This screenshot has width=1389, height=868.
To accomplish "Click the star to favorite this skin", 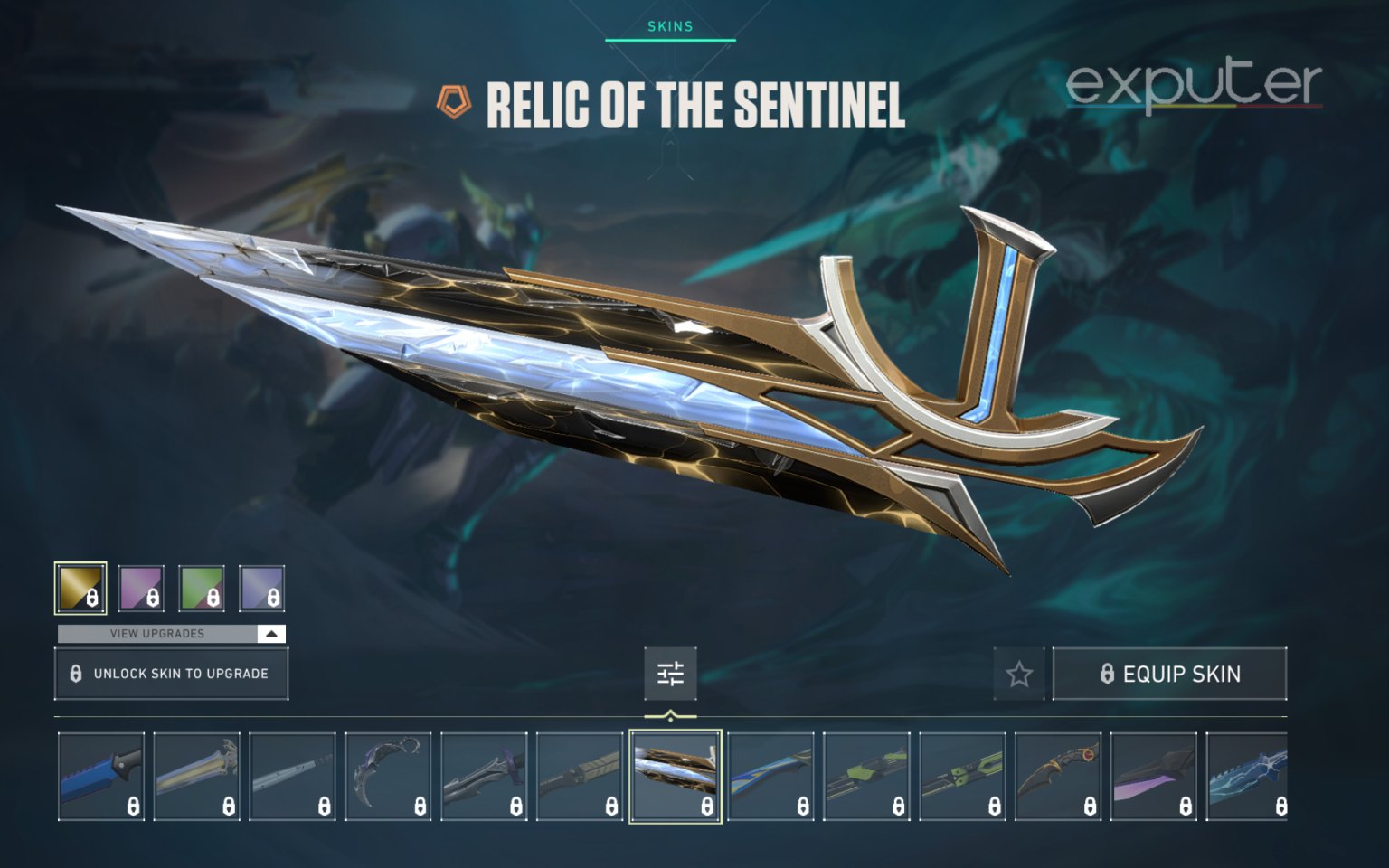I will [1019, 673].
